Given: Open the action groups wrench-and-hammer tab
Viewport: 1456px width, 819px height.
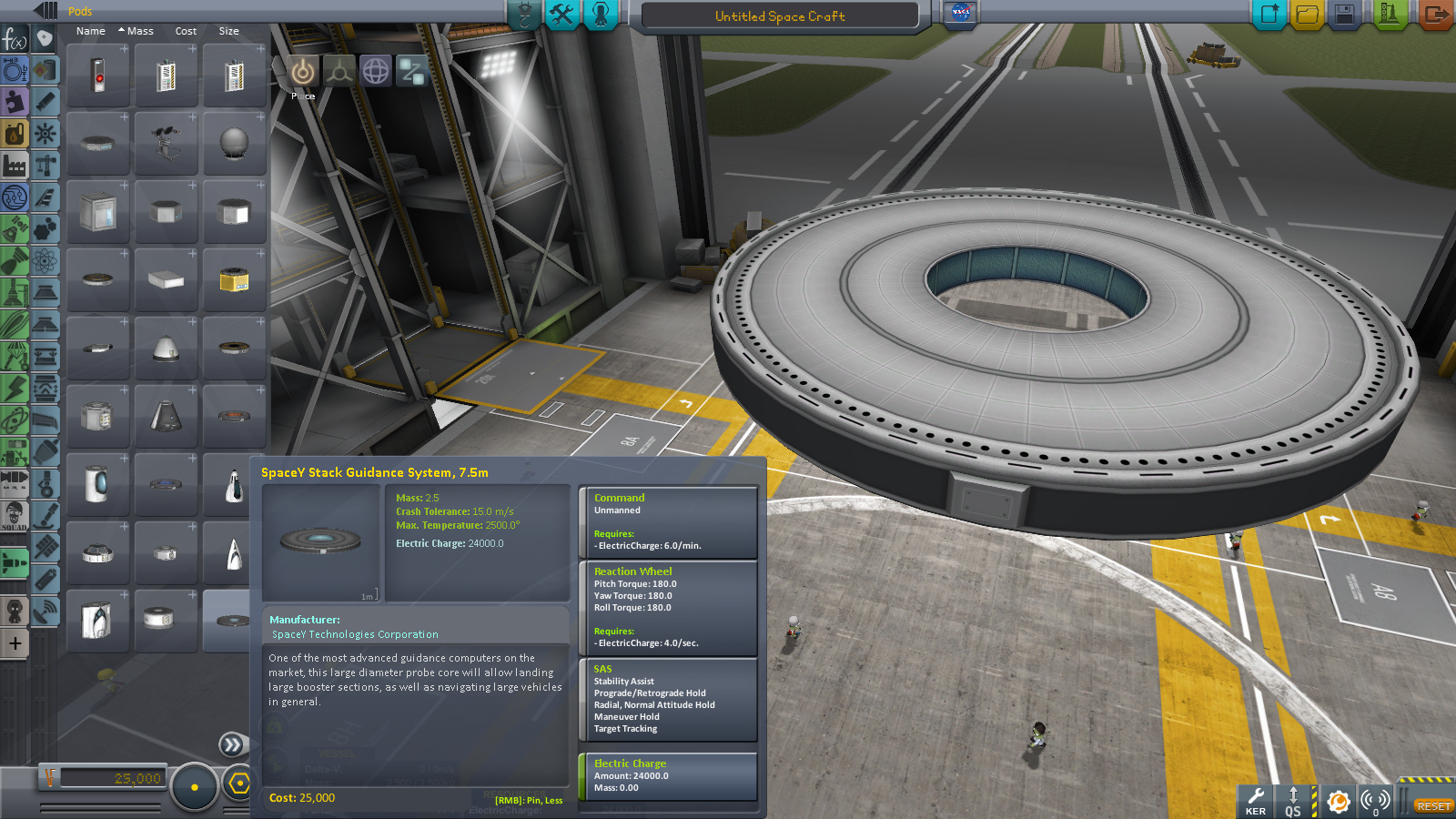Looking at the screenshot, I should click(x=562, y=15).
